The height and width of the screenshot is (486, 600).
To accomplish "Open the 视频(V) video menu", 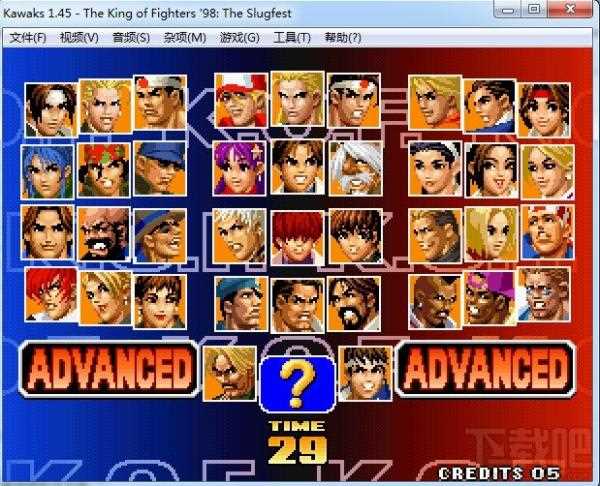I will pyautogui.click(x=79, y=38).
